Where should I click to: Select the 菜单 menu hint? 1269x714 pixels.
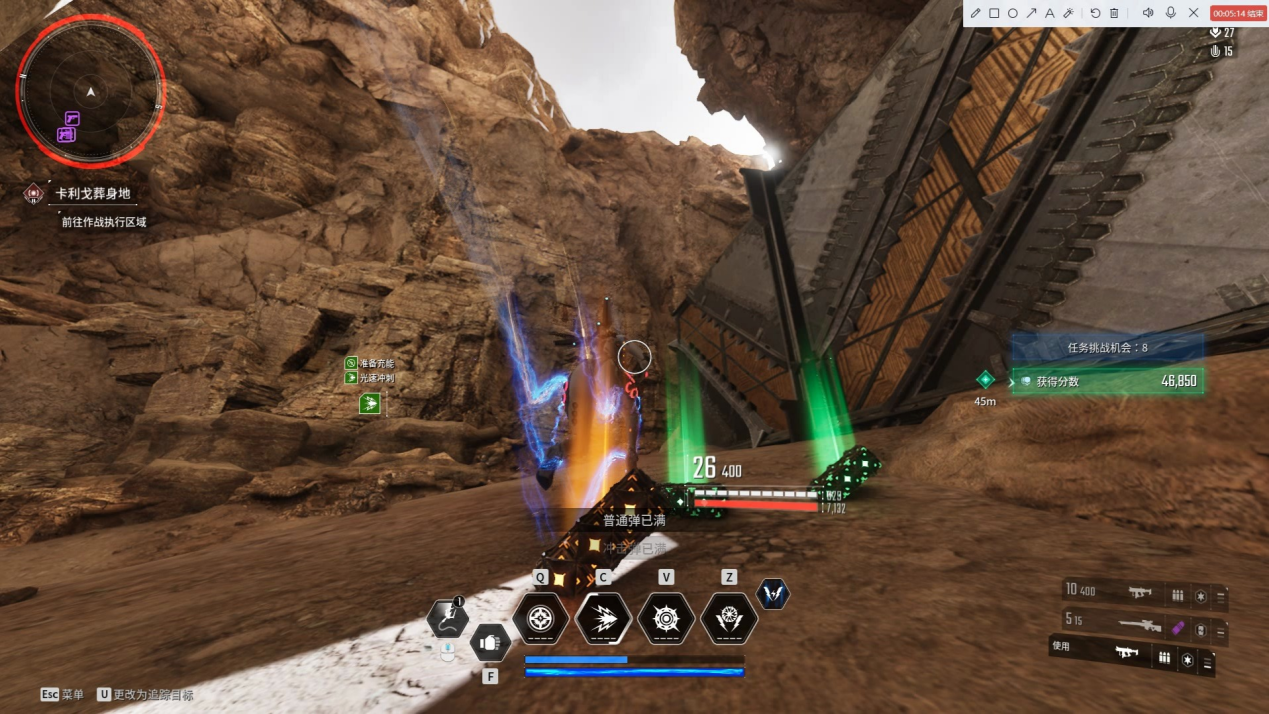click(62, 694)
